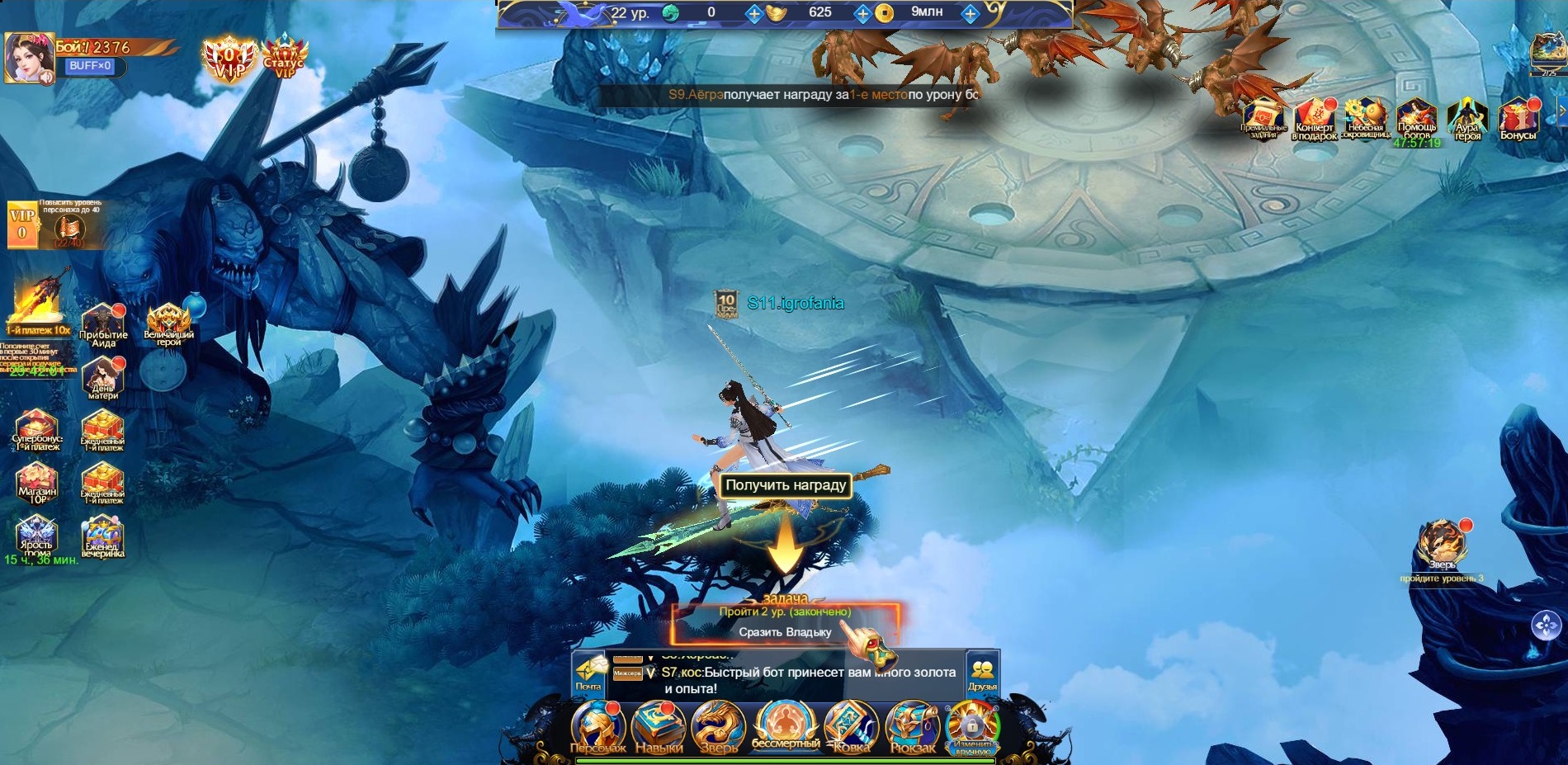Open the День матери event
Screen dimensions: 1568x765
coord(103,378)
